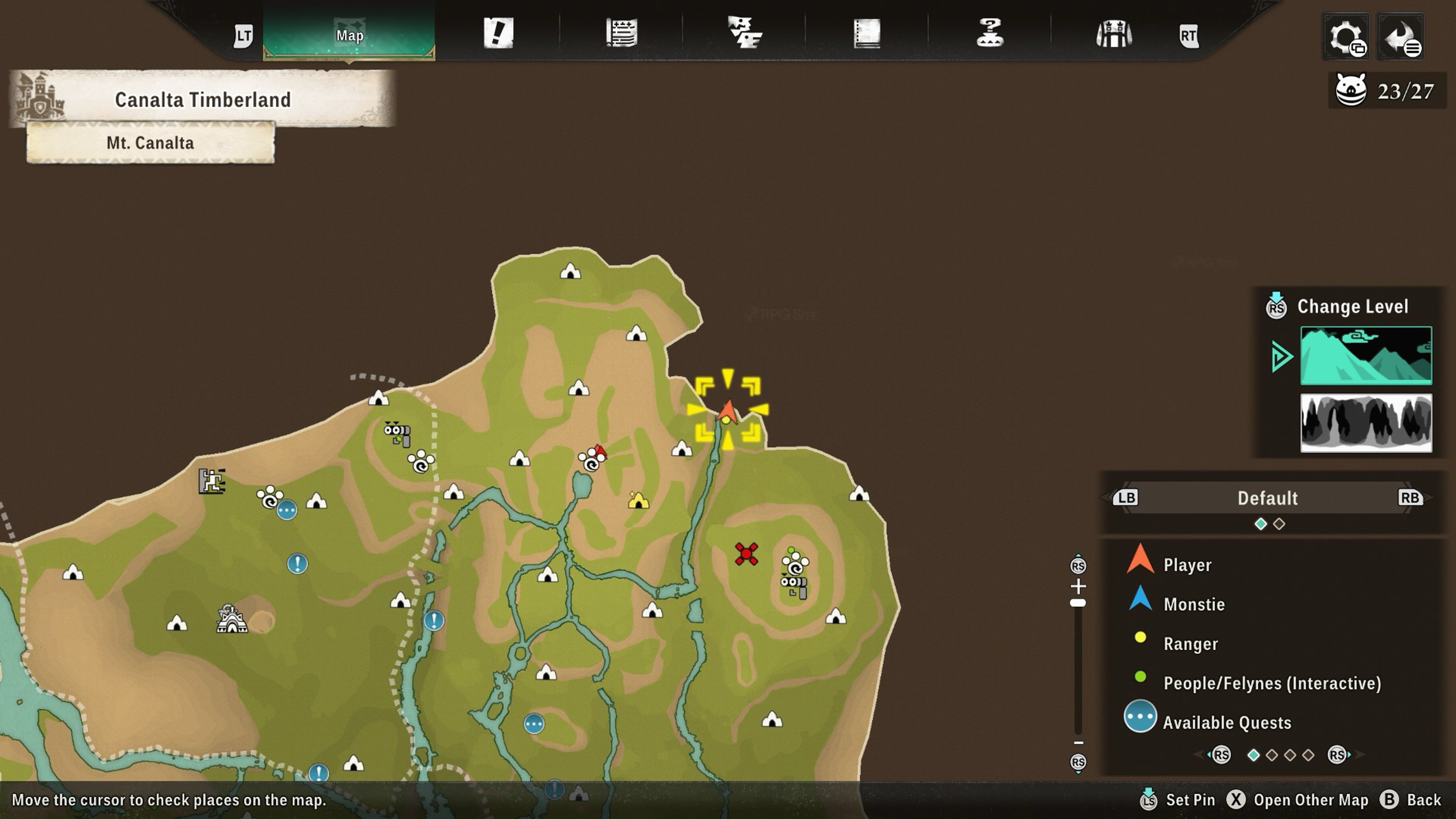Screen dimensions: 1456x819
Task: Select the village gate marker on map
Action: (x=231, y=619)
